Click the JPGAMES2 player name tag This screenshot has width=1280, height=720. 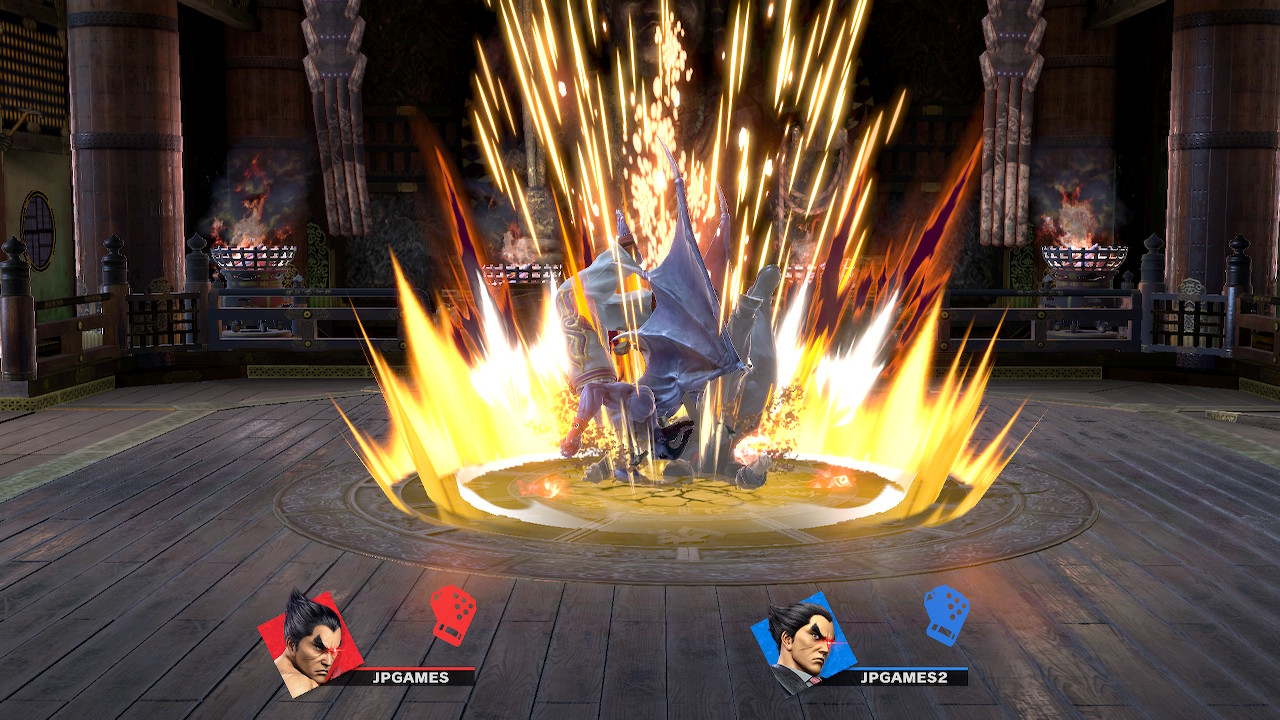click(x=904, y=677)
